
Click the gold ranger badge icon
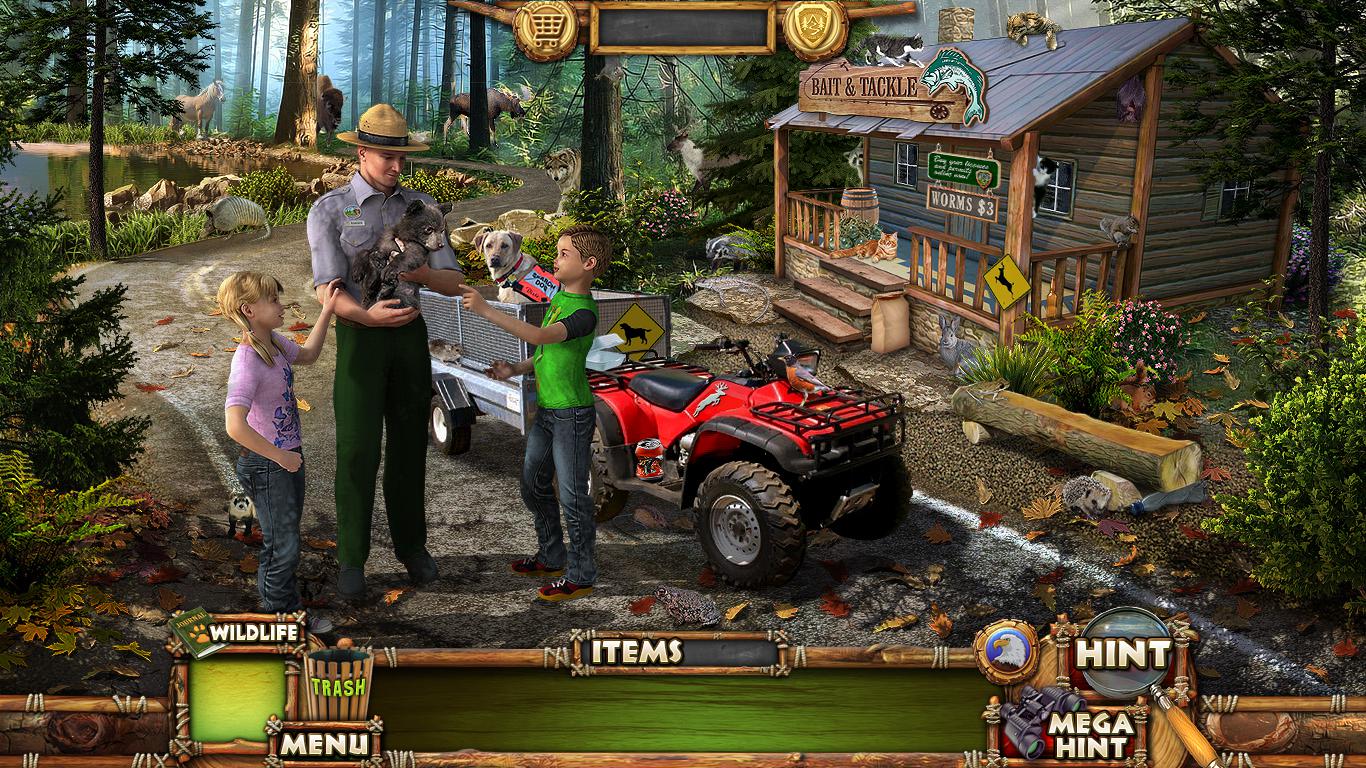(815, 29)
